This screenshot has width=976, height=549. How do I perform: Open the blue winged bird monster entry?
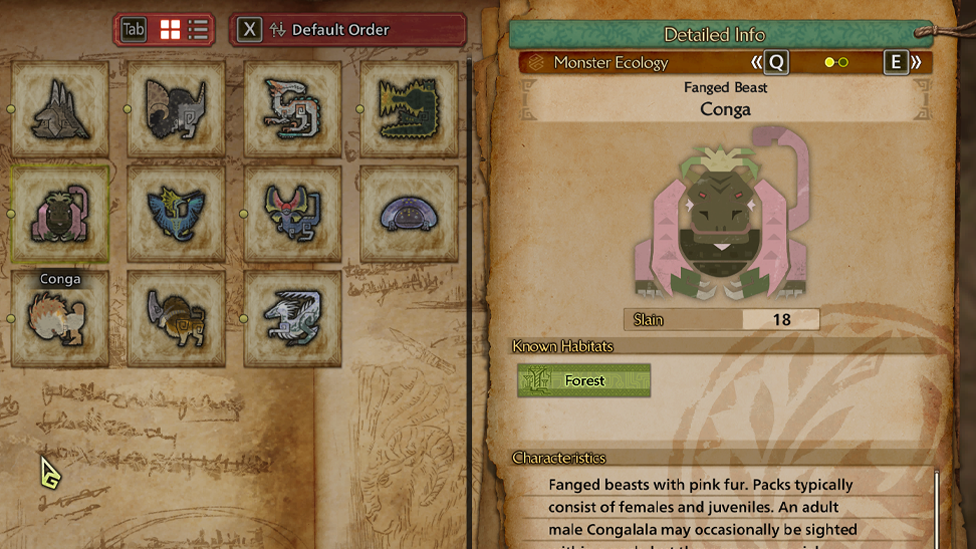click(176, 214)
